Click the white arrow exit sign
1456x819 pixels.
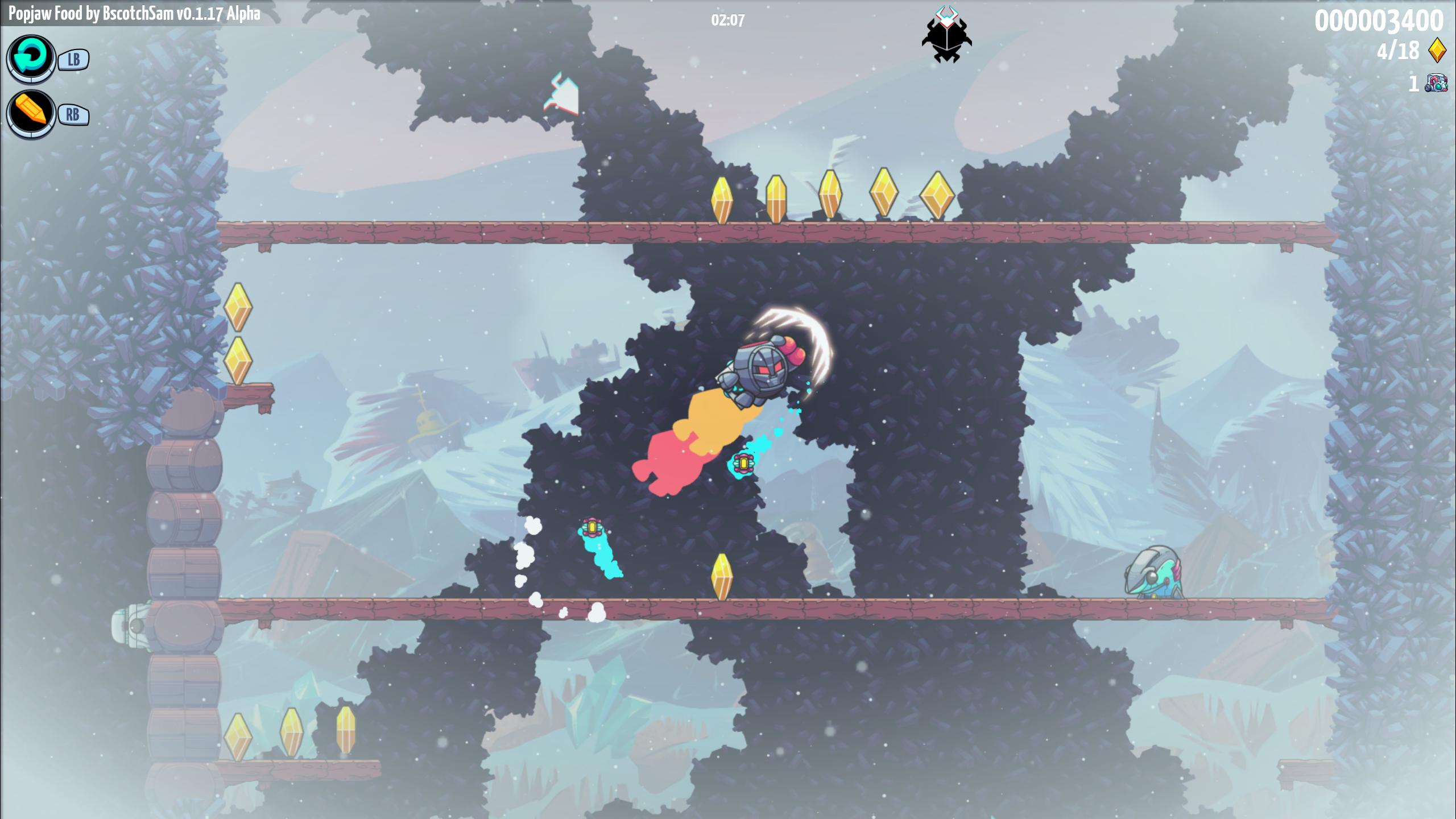tap(563, 94)
